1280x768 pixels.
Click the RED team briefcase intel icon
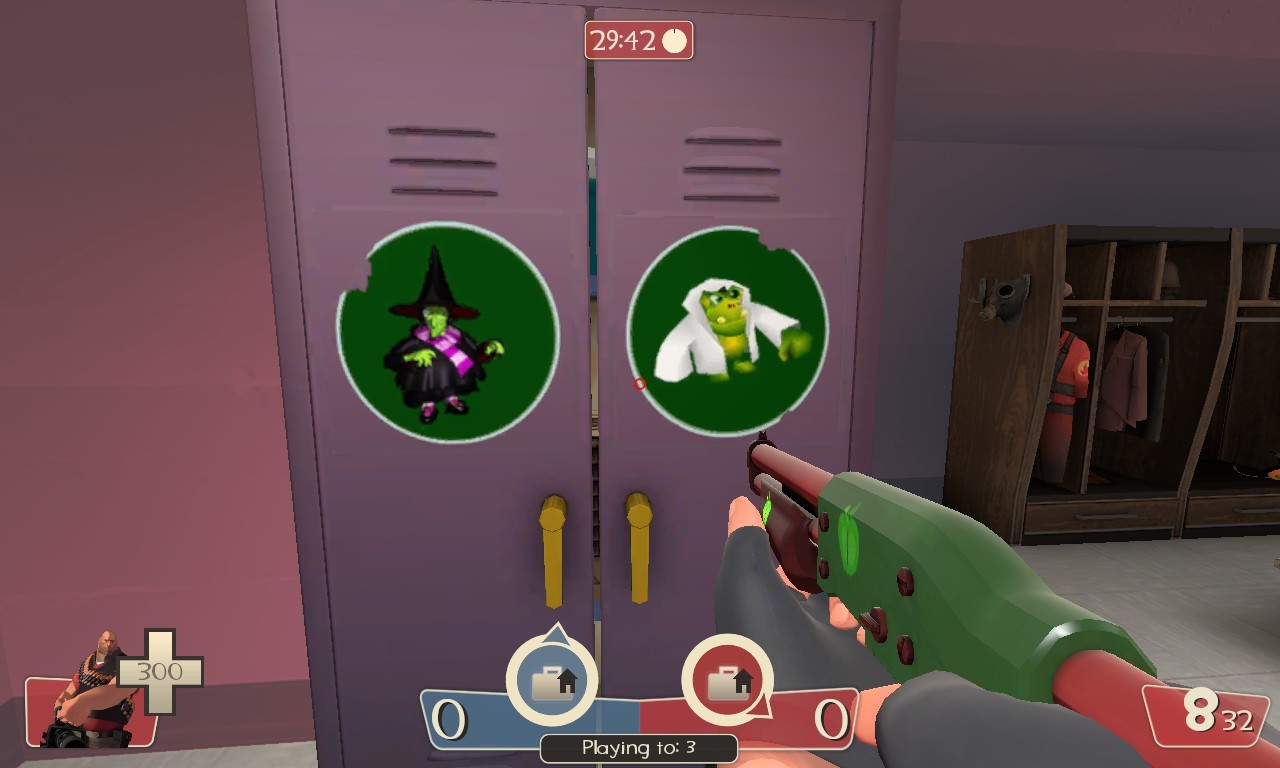pyautogui.click(x=728, y=686)
